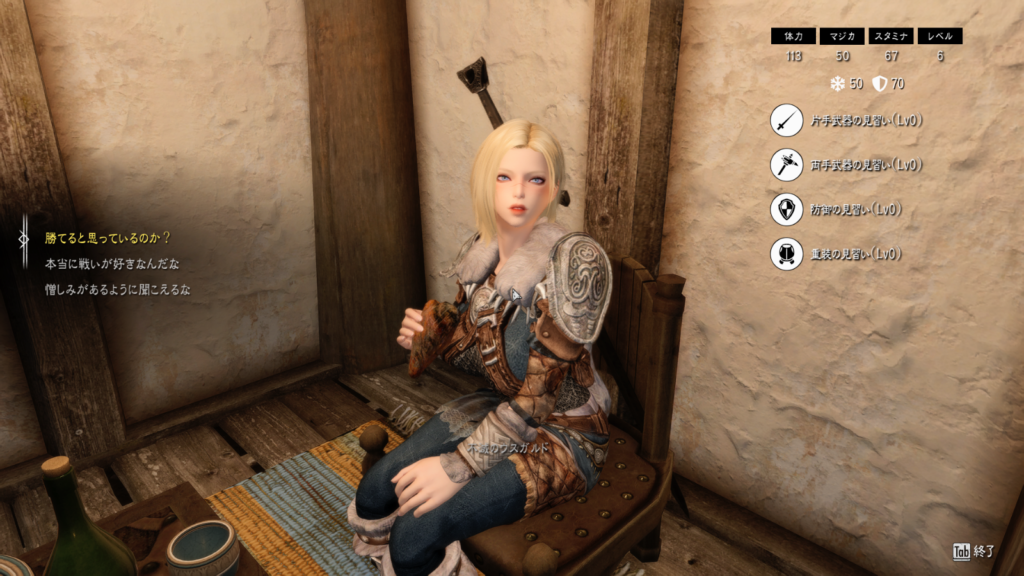Open the heavy armor skill icon (重装の見習い)

(x=786, y=254)
